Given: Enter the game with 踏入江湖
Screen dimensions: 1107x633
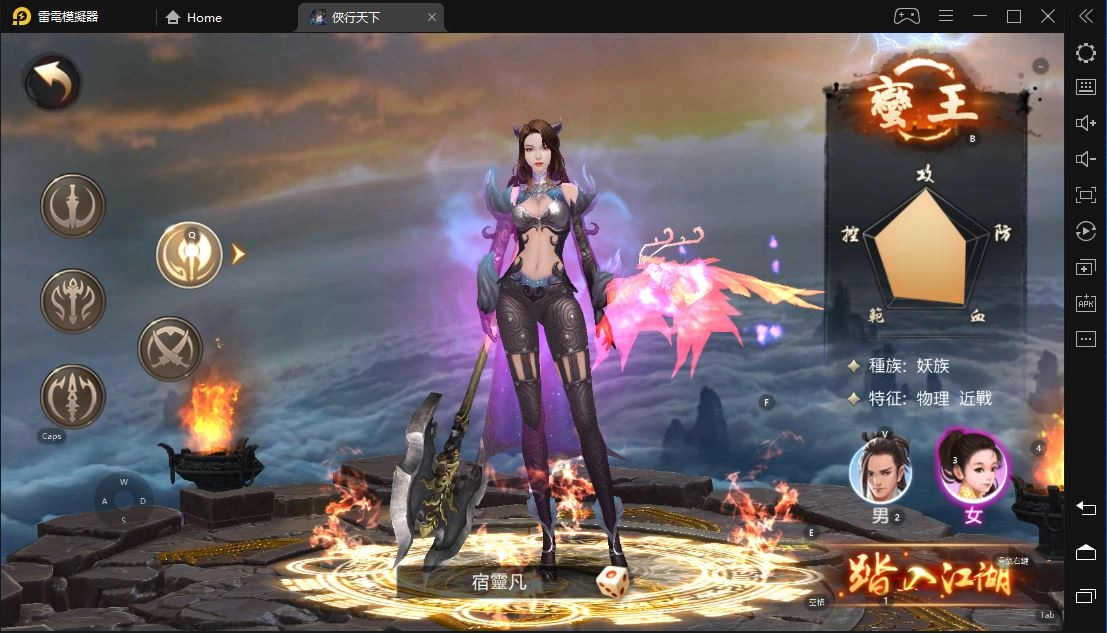Looking at the screenshot, I should [x=930, y=576].
